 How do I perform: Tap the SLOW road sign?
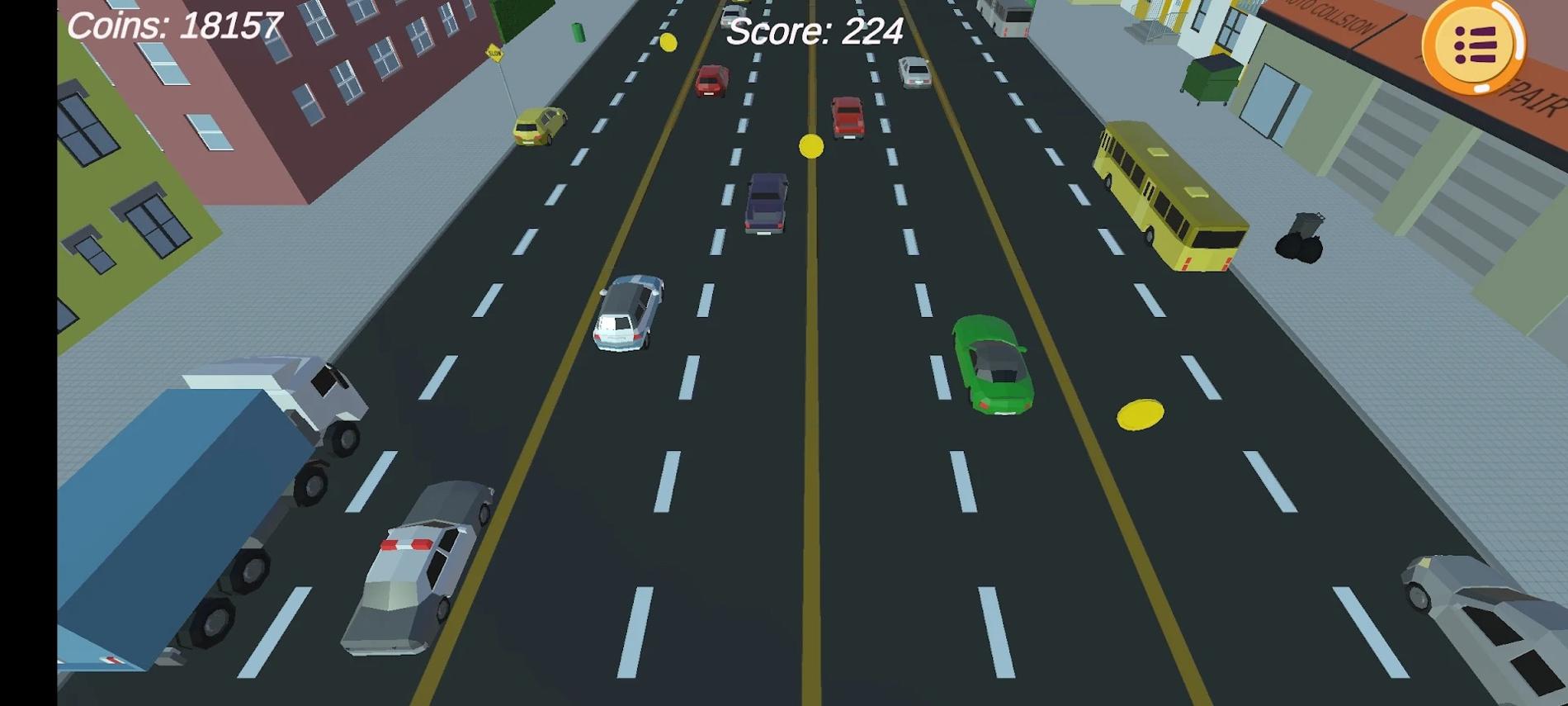coord(494,51)
